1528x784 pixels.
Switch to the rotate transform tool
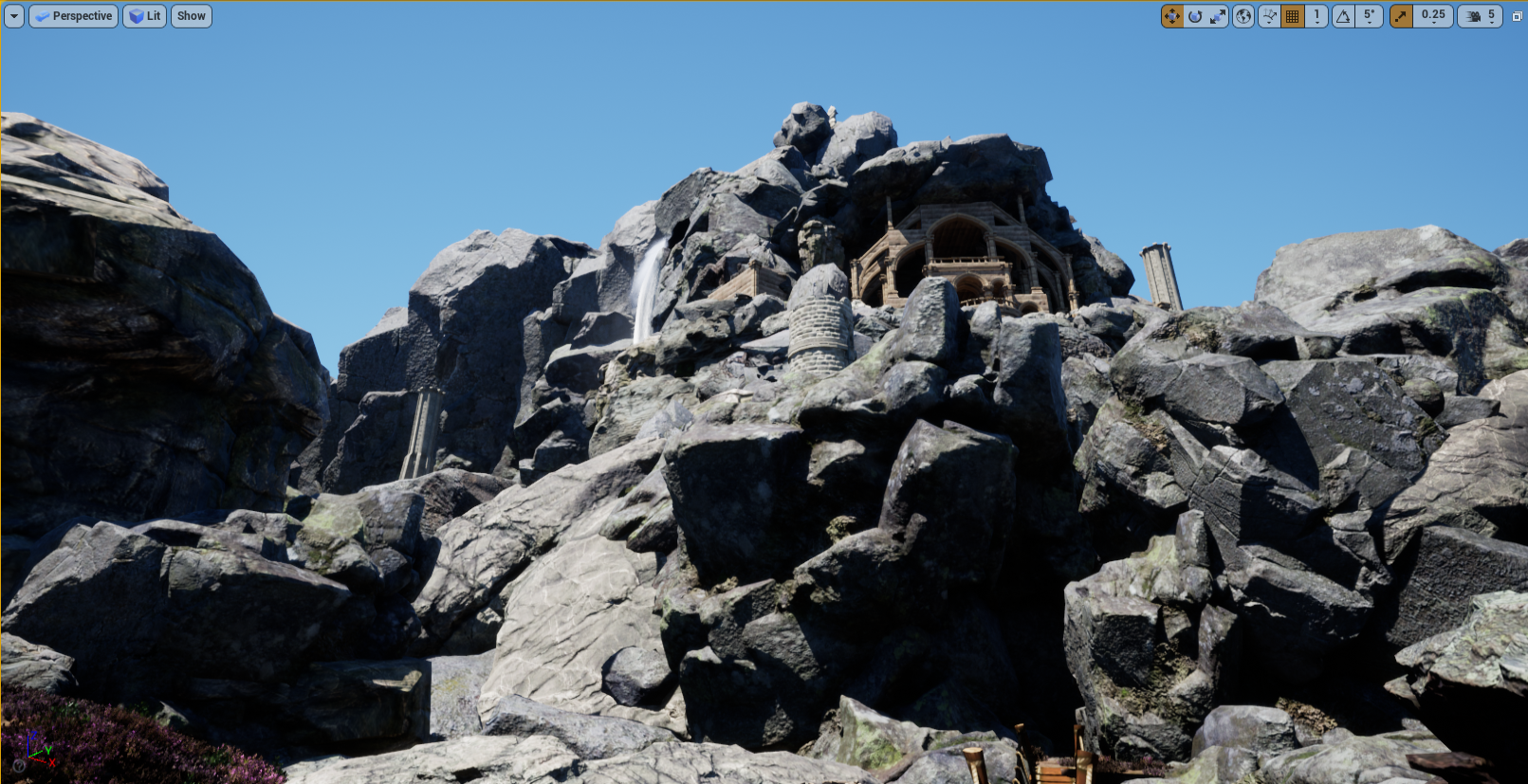(1195, 16)
